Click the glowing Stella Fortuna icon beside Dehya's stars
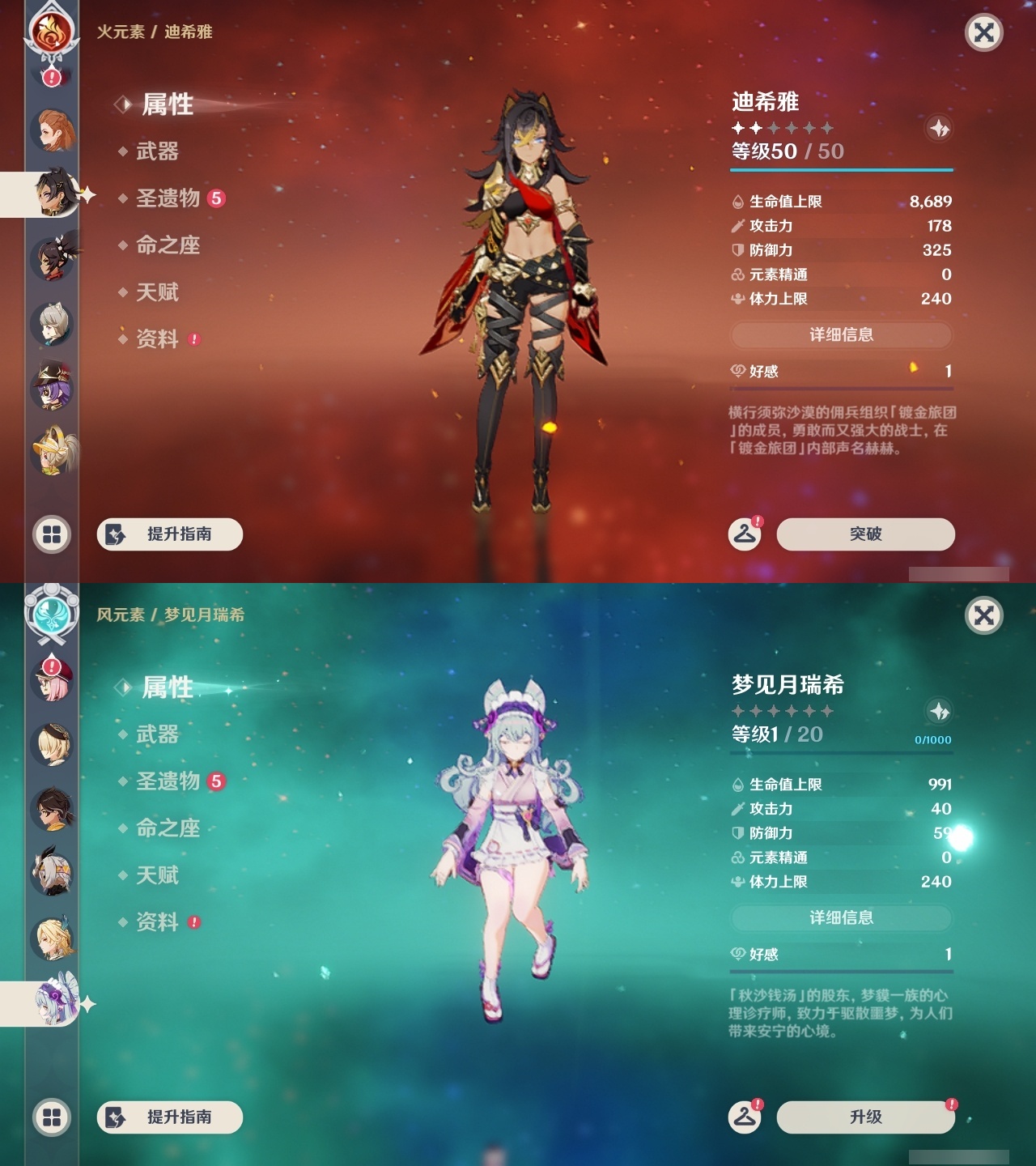This screenshot has width=1036, height=1166. (939, 130)
